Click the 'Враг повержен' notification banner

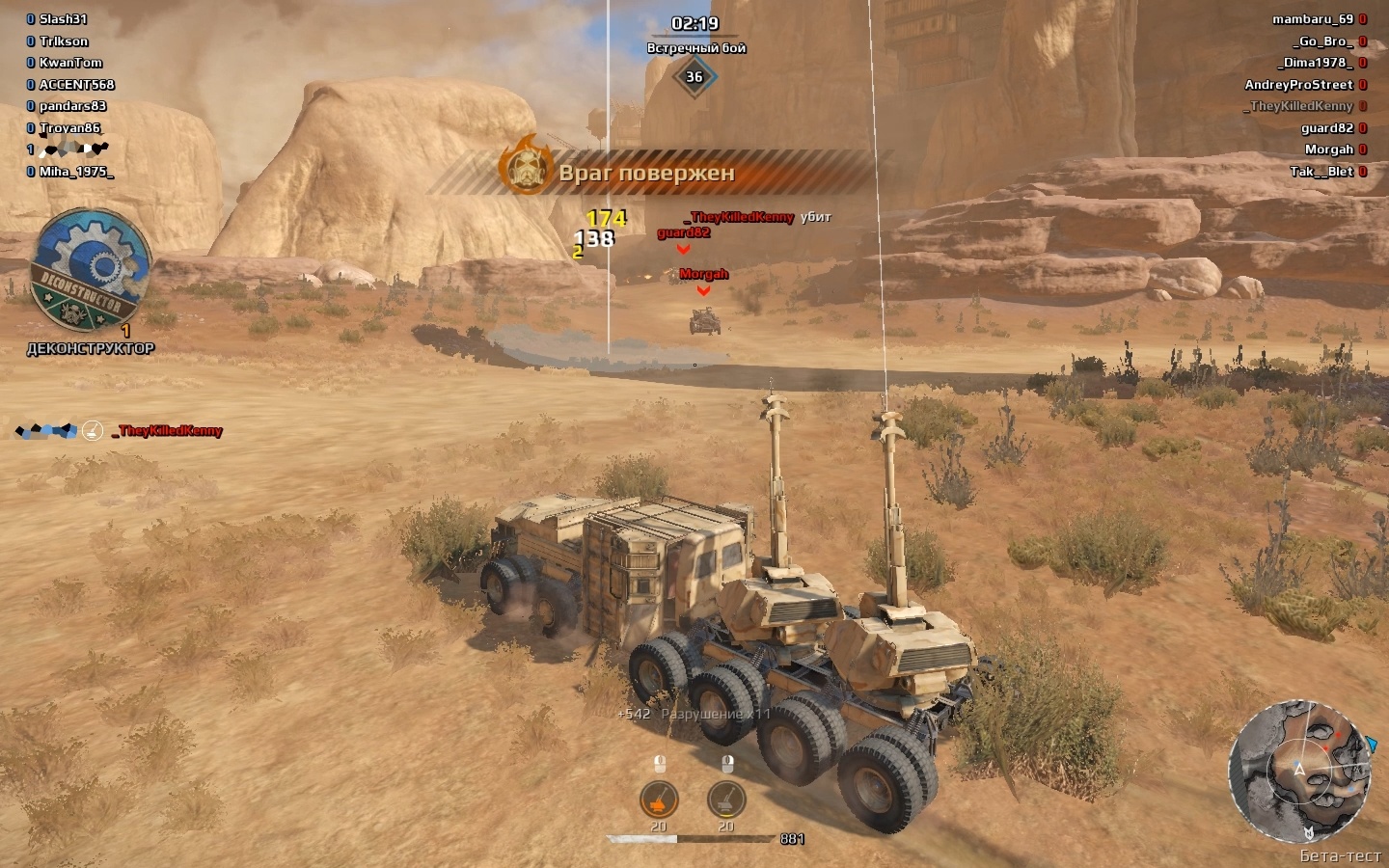coord(646,174)
